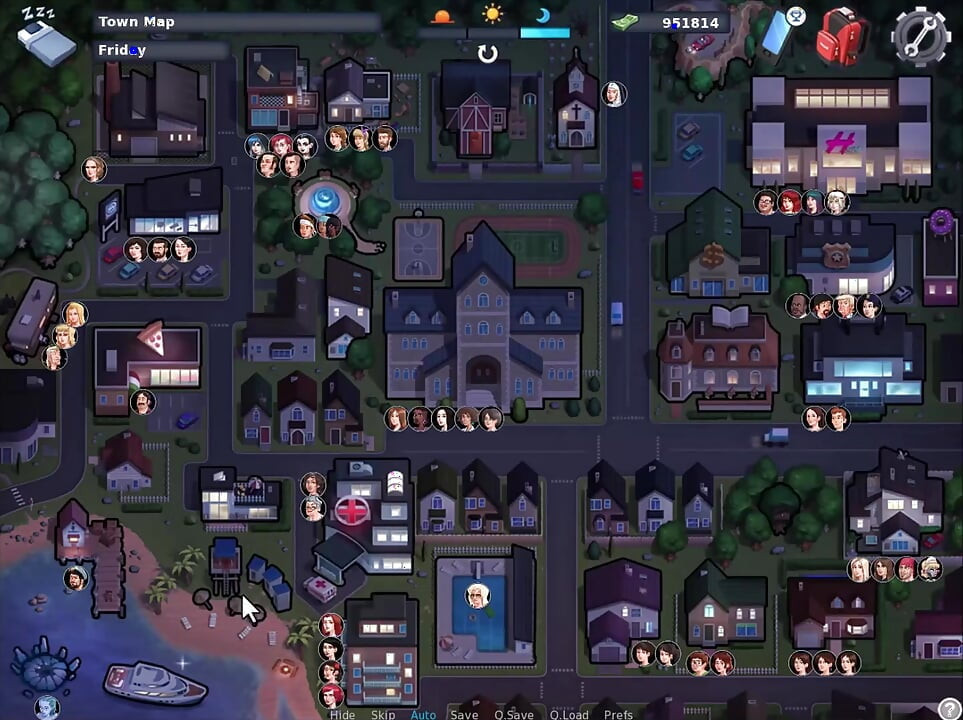Open Prefs preferences
963x720 pixels.
[618, 714]
